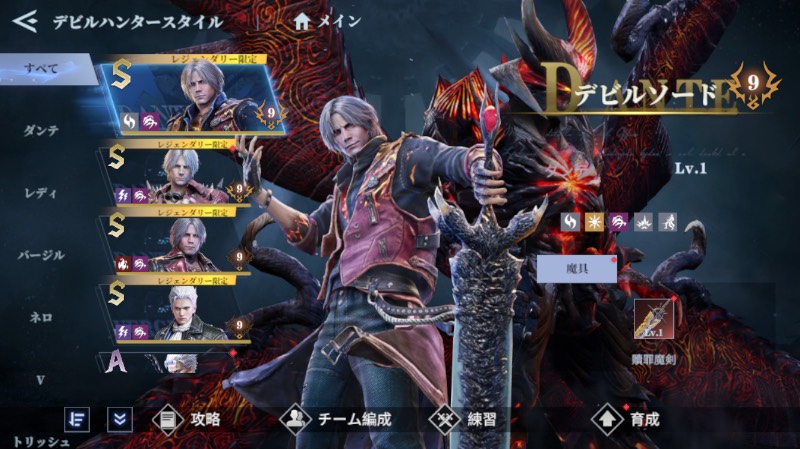Screen dimensions: 800x449
Task: Show the レディ character tab
Action: (42, 192)
